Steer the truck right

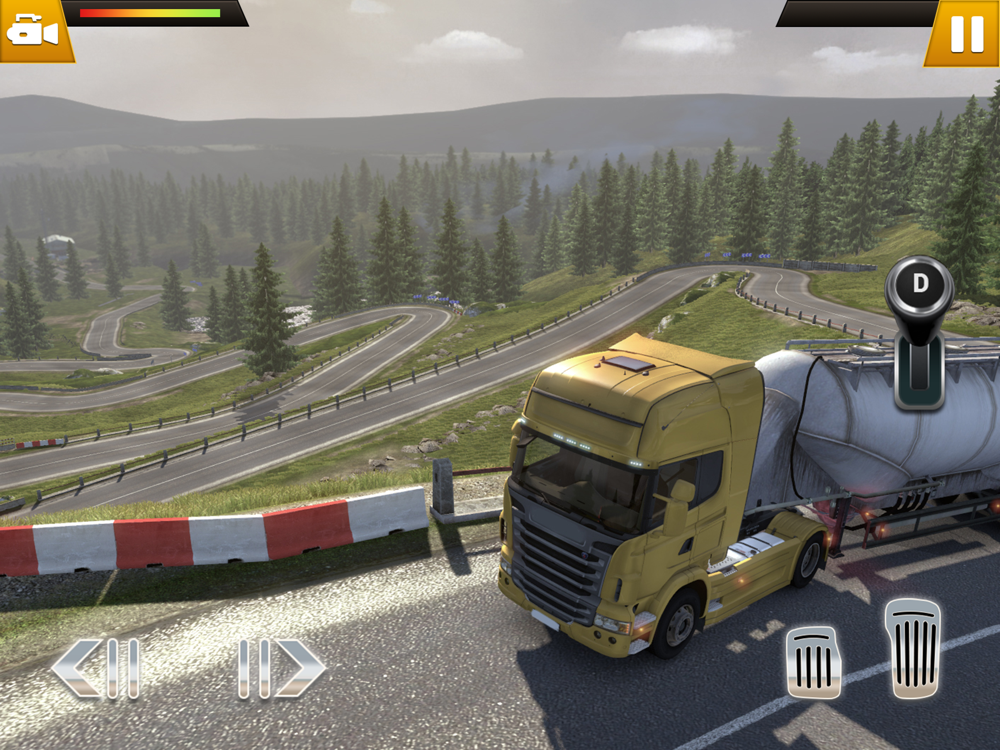pyautogui.click(x=281, y=668)
